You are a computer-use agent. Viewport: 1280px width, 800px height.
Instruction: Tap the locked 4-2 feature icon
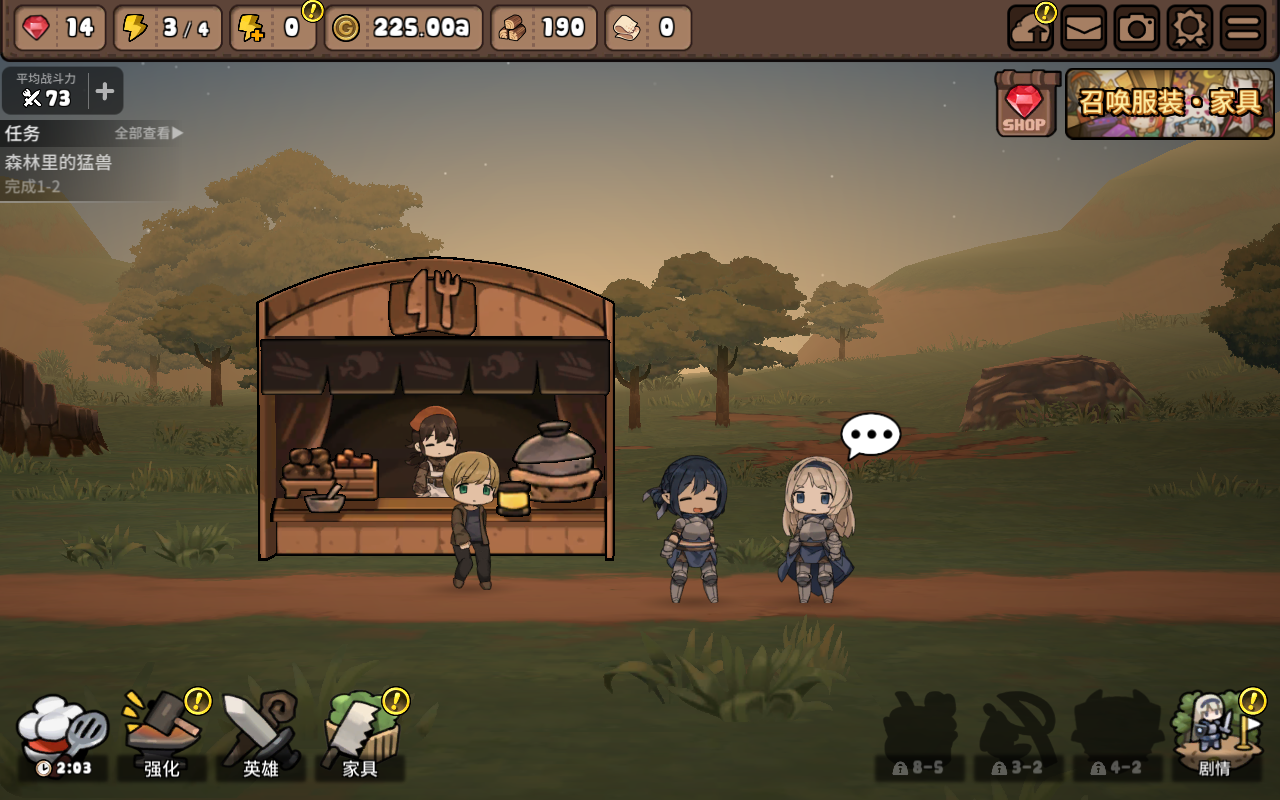[1117, 735]
